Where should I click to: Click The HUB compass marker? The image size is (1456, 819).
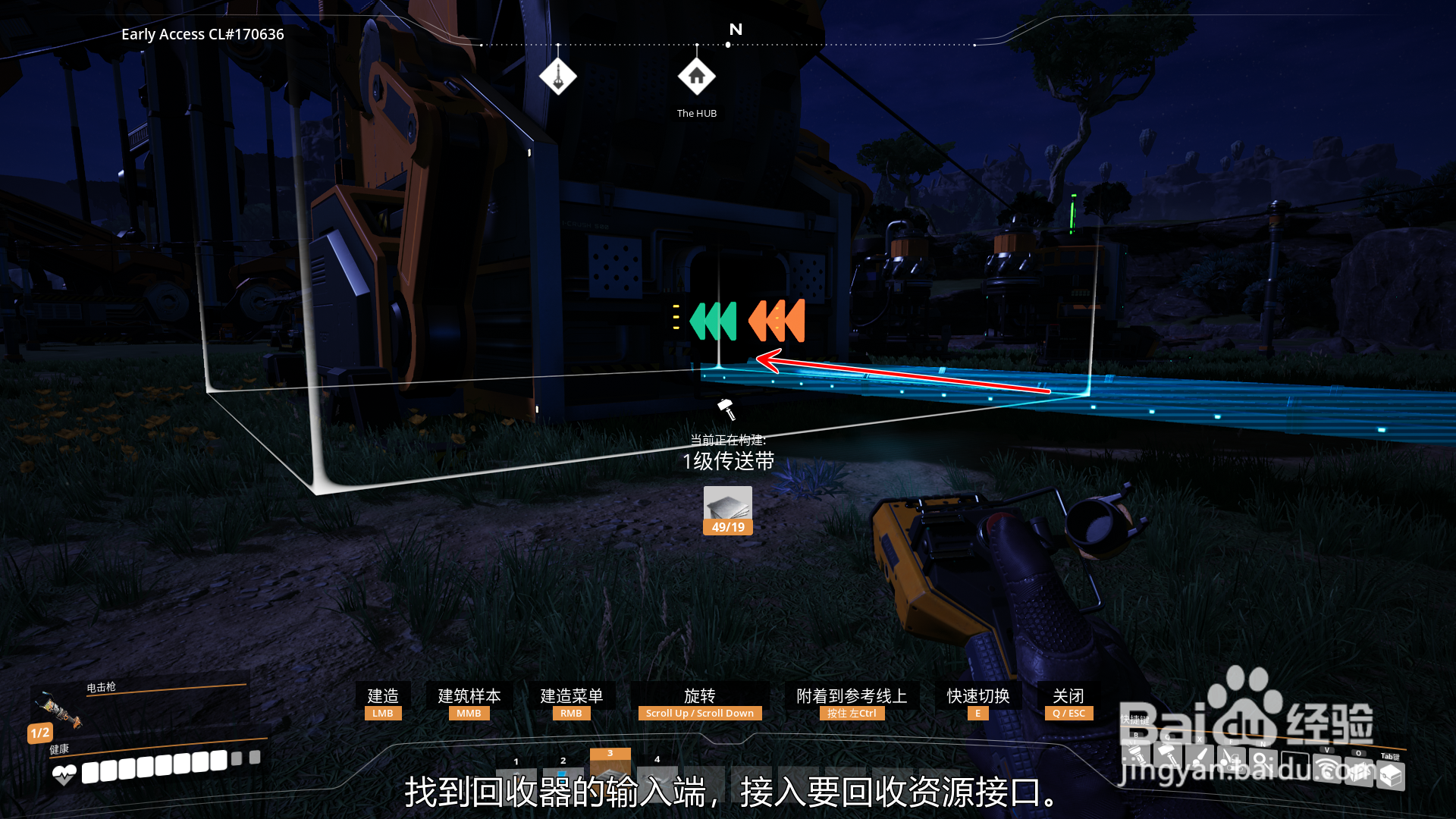(x=696, y=77)
